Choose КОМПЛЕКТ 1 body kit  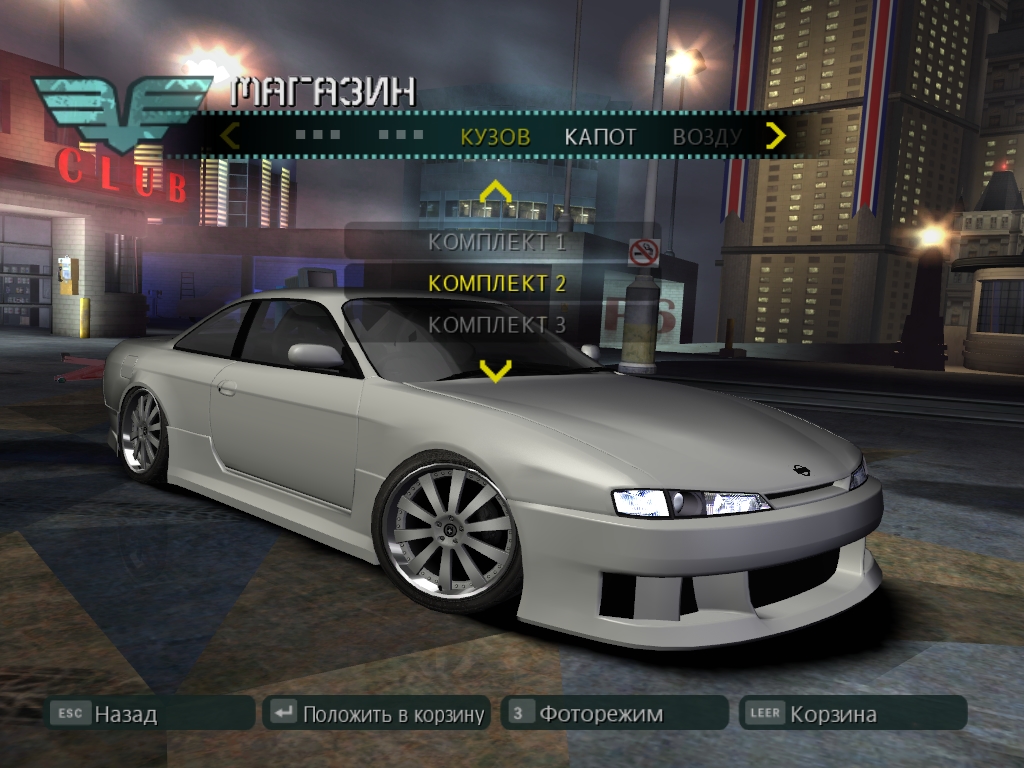497,241
